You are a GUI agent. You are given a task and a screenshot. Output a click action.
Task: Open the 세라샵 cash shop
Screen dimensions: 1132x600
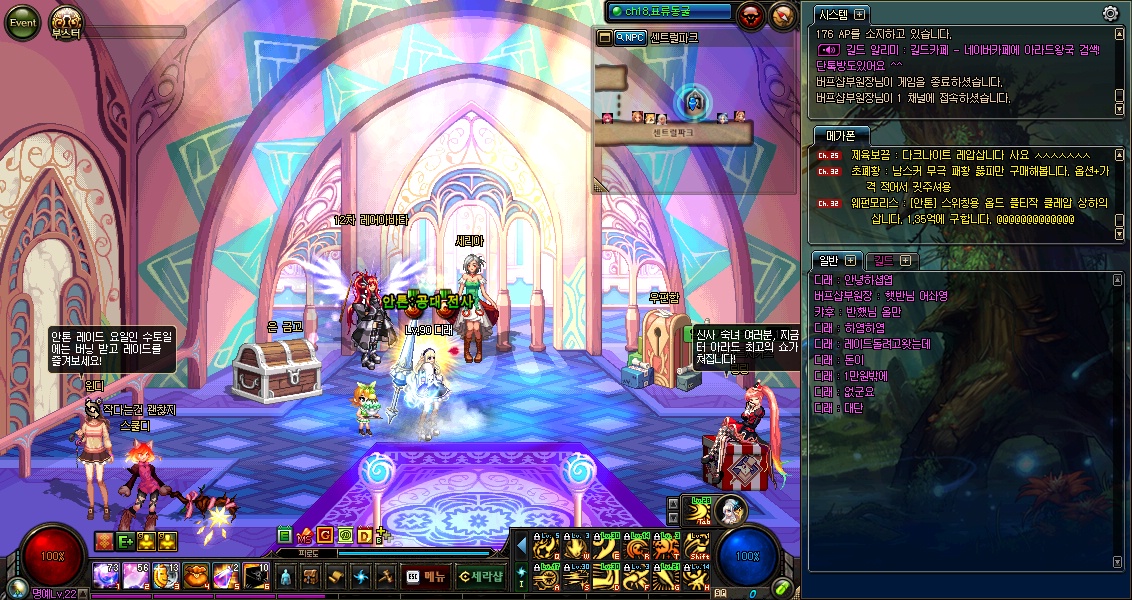point(481,576)
